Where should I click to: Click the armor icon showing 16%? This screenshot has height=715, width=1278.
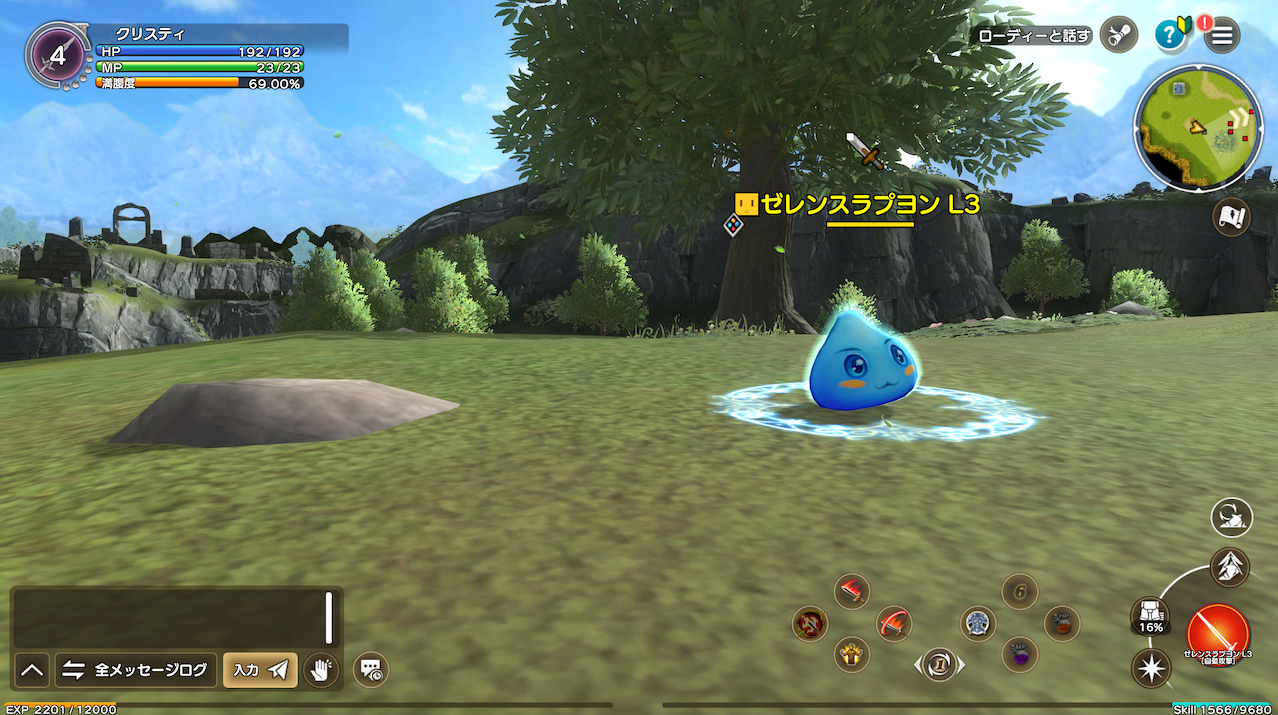1151,614
